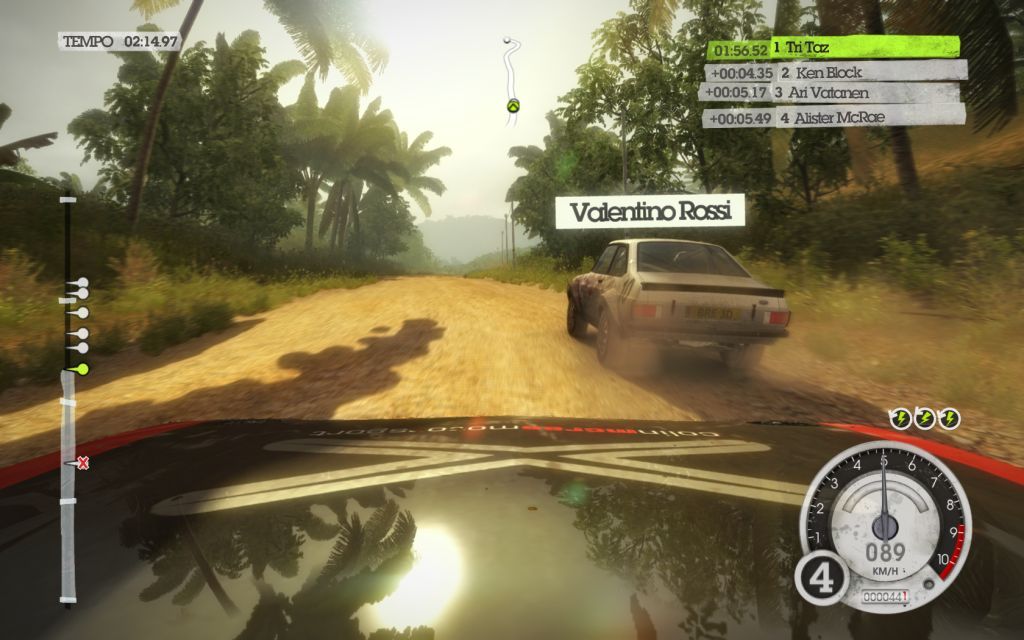Open the winding track minimap
Screen dimensions: 1024x640
pyautogui.click(x=512, y=82)
